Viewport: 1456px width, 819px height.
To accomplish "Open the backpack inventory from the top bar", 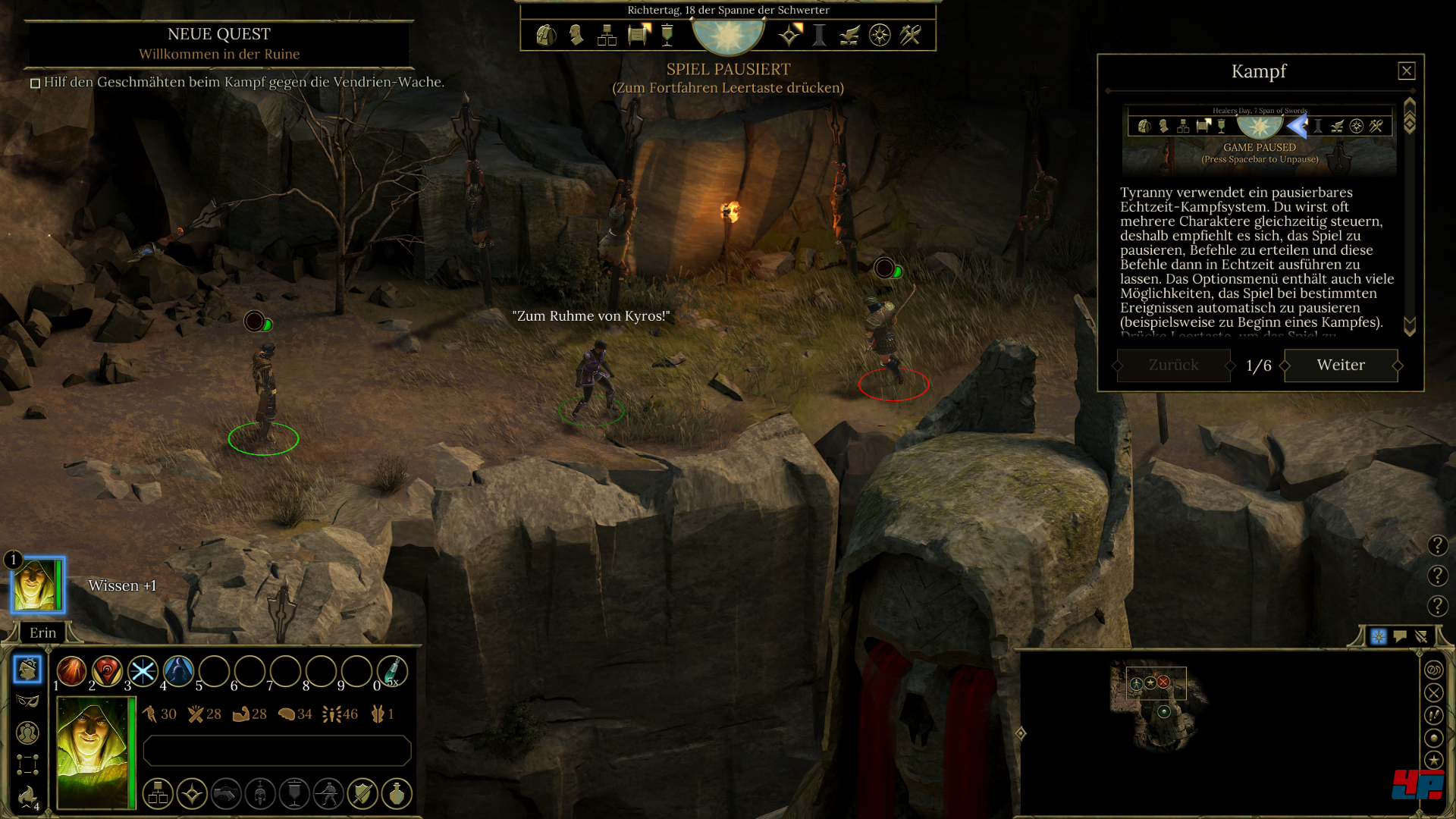I will (545, 35).
